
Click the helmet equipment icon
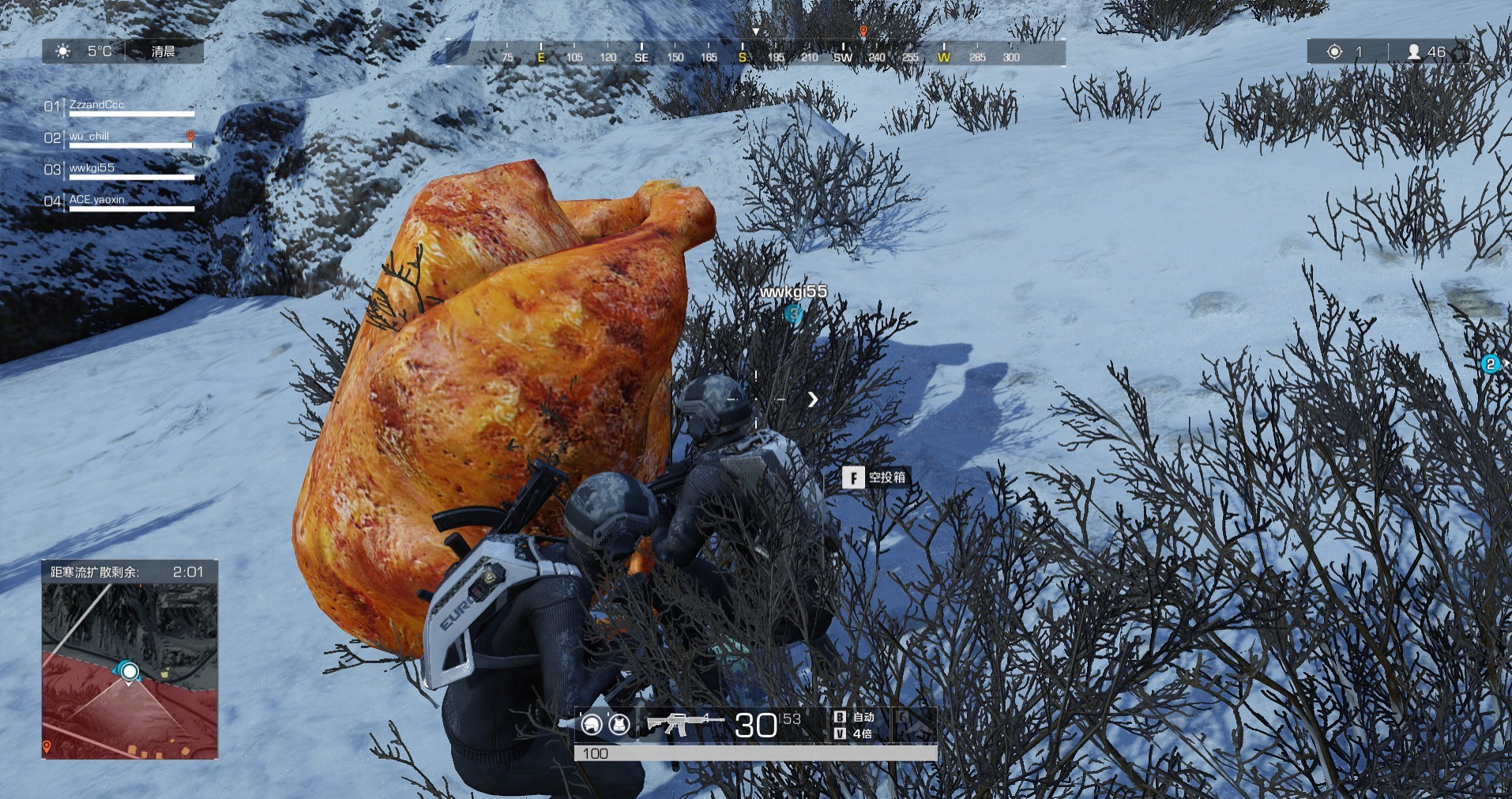pos(591,724)
